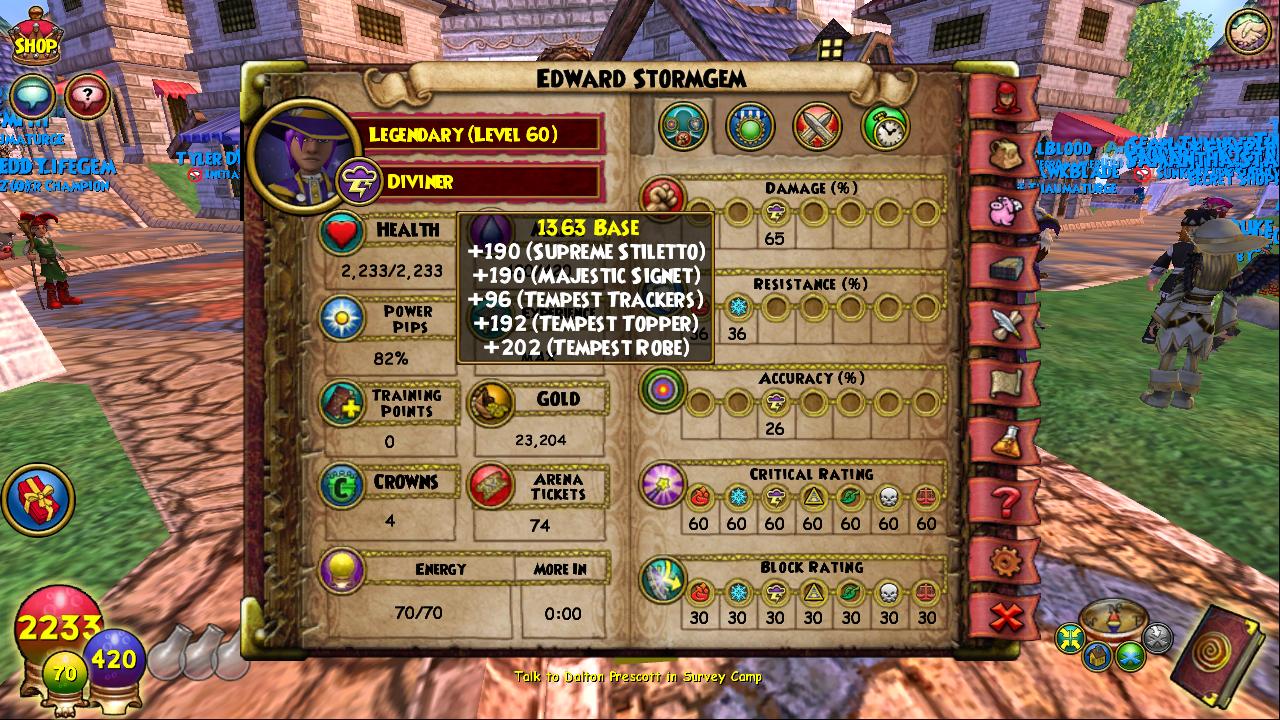This screenshot has width=1280, height=720.
Task: Click the green button with blue arrows
Action: (x=1130, y=656)
